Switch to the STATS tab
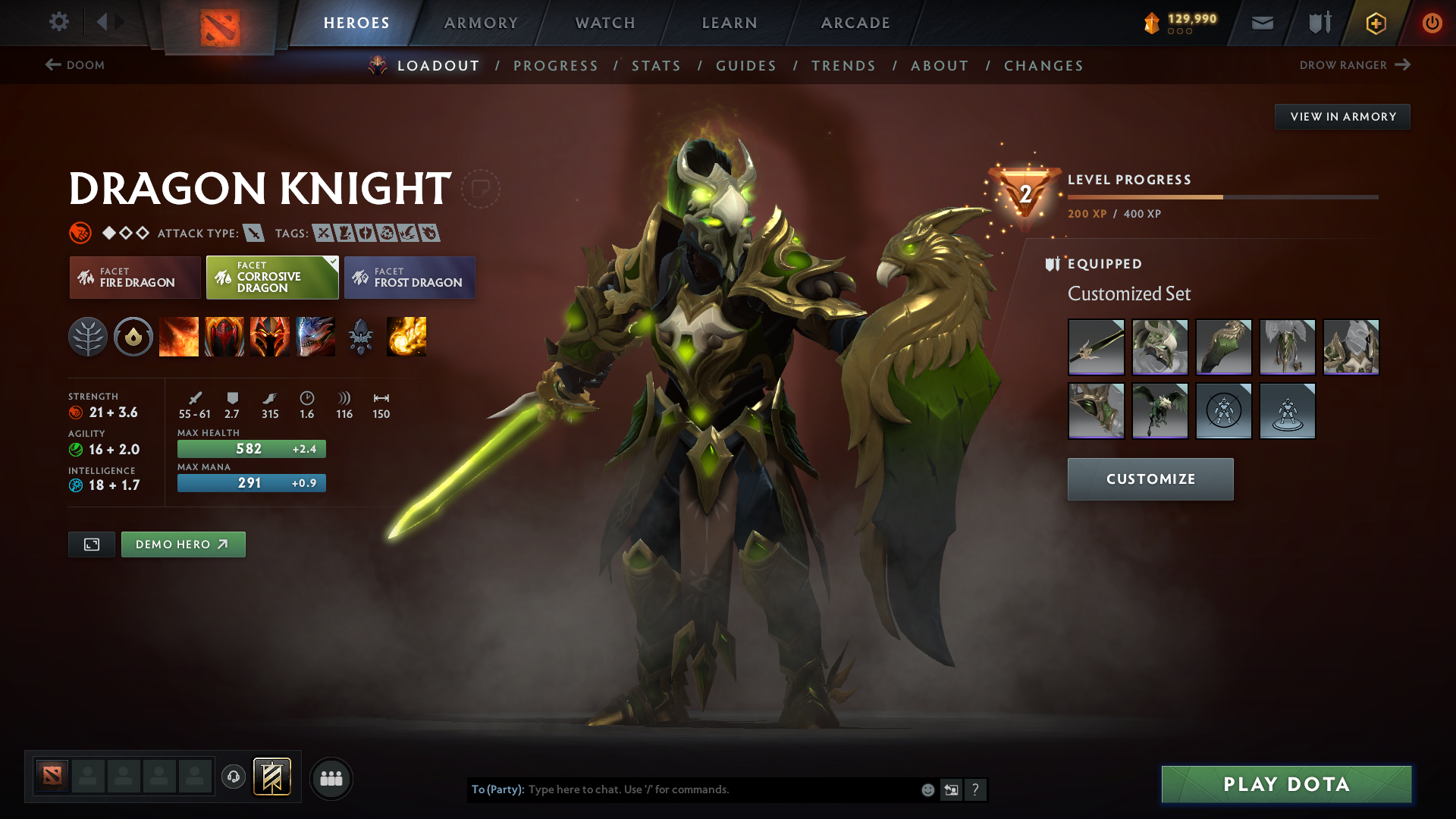The width and height of the screenshot is (1456, 819). [656, 66]
